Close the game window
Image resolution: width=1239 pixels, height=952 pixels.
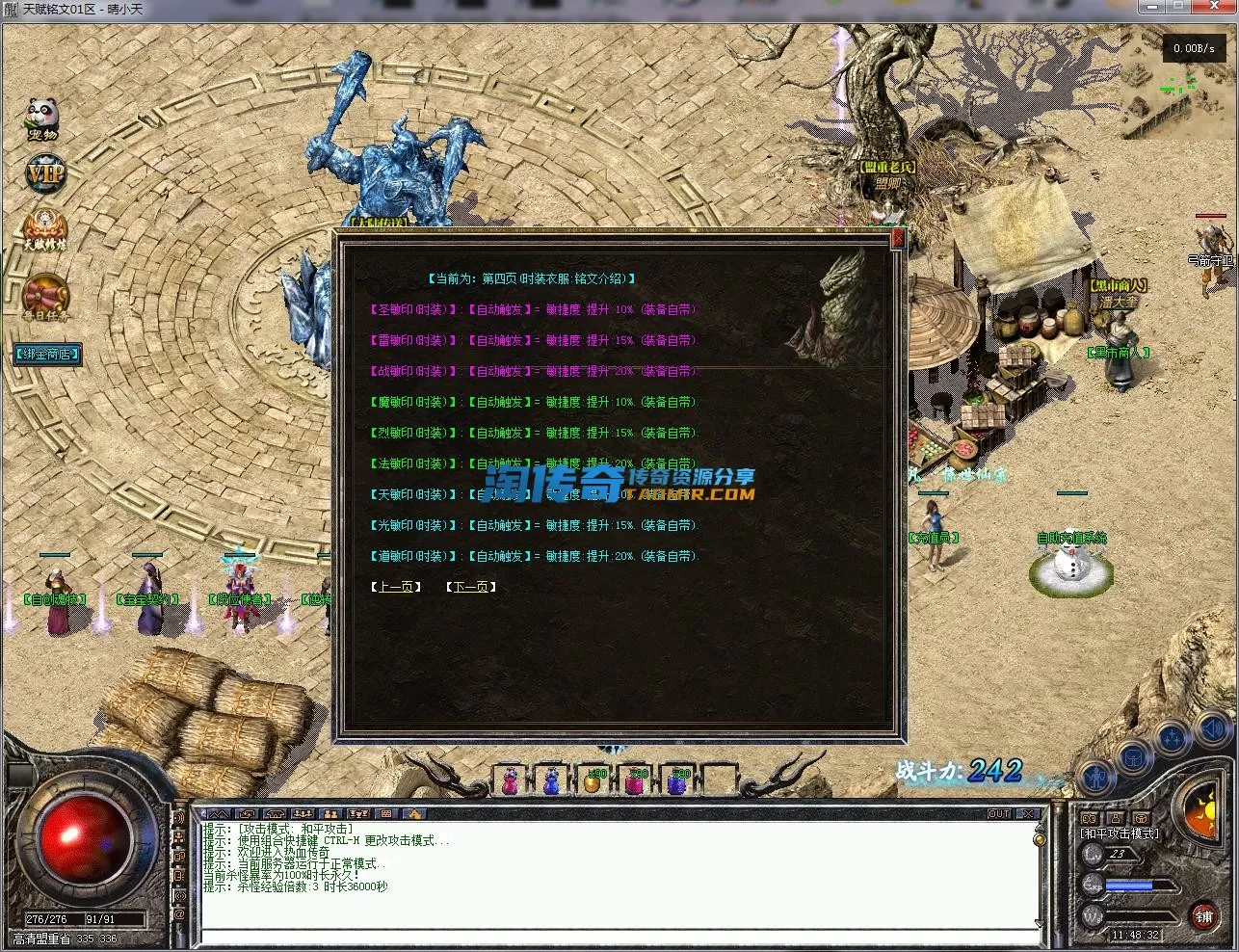click(1213, 9)
